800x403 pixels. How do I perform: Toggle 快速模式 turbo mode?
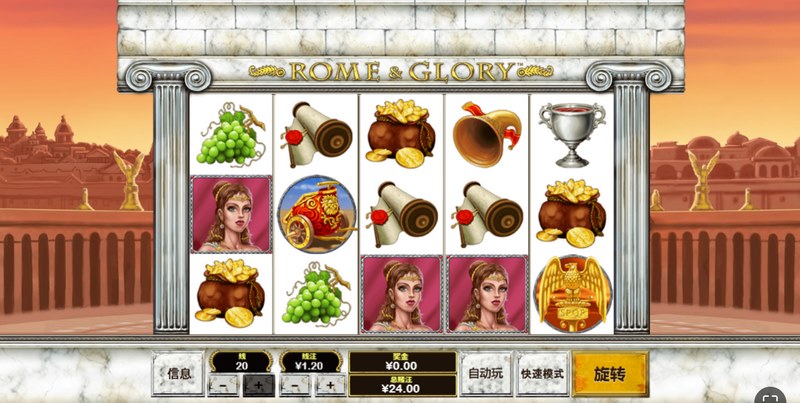(x=542, y=374)
